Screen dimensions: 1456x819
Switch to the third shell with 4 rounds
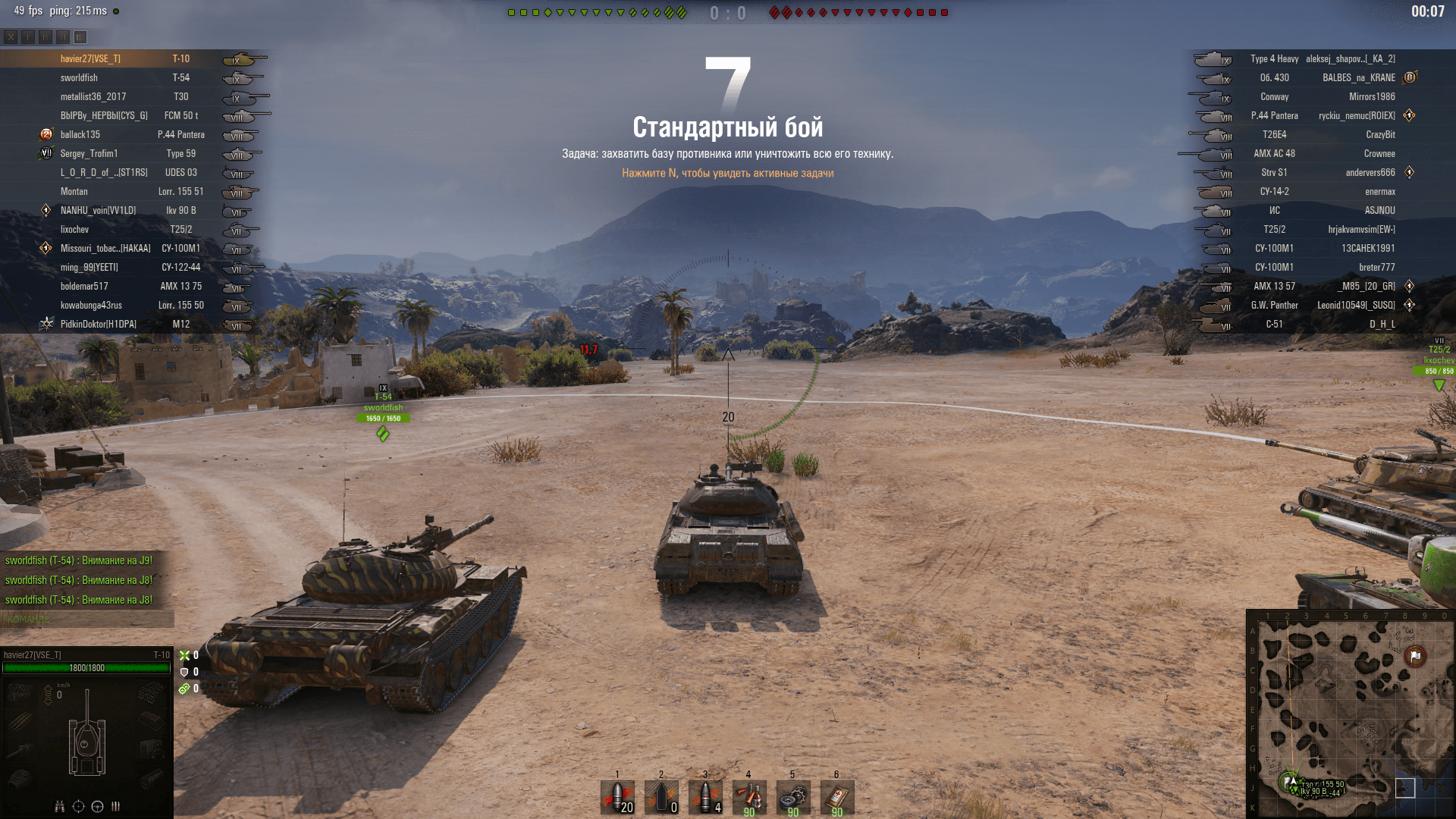(705, 797)
